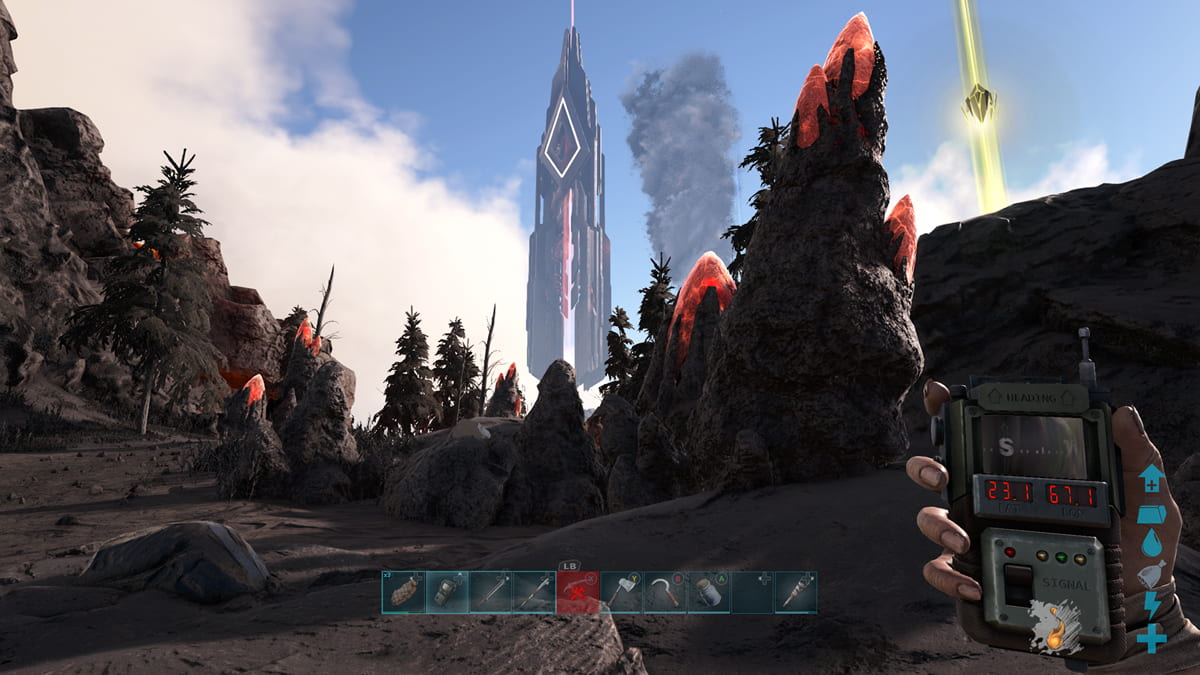Choose the sickle hotbar slot
This screenshot has height=675, width=1200.
pyautogui.click(x=666, y=592)
